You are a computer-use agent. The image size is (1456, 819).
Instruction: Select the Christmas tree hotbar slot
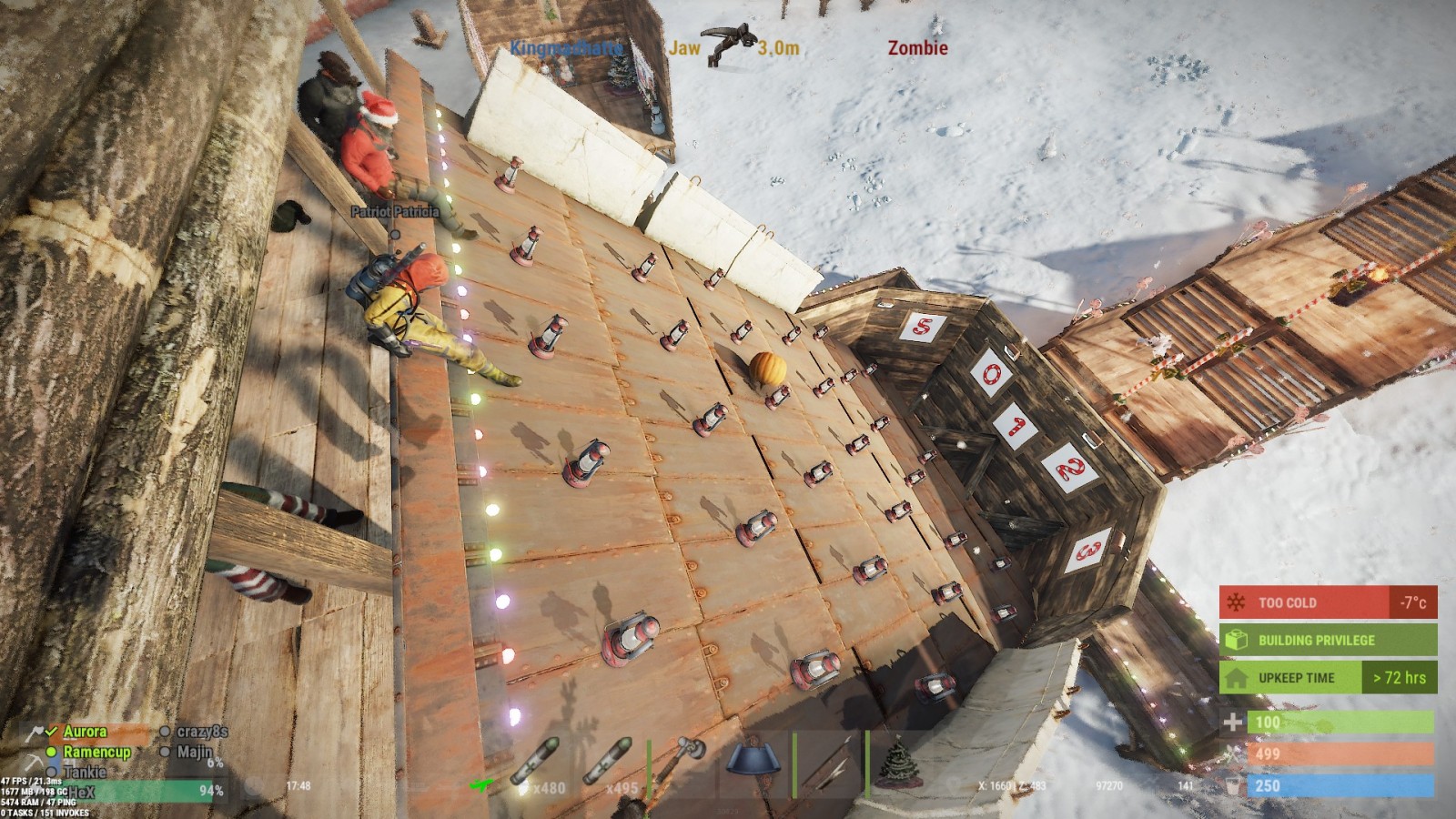(x=898, y=763)
